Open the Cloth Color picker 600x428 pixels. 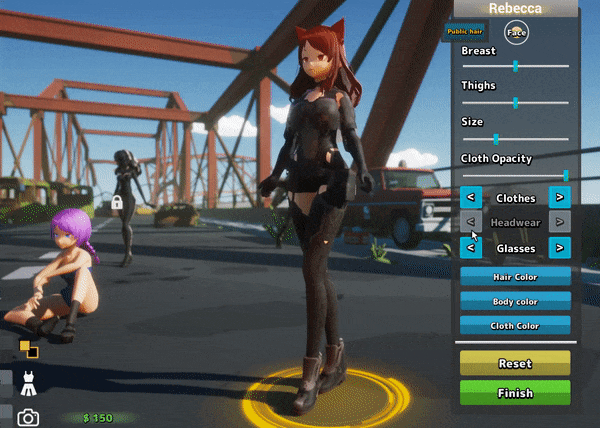coord(515,325)
